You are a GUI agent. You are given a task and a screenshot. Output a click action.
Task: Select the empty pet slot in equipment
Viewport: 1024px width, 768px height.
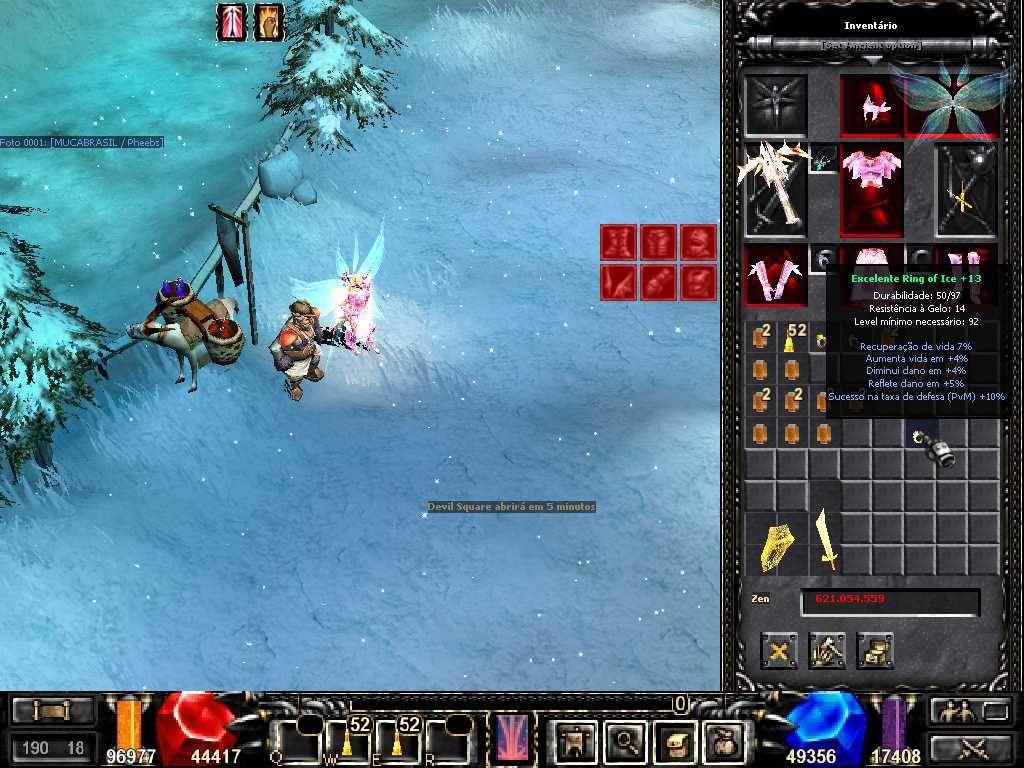[x=775, y=106]
